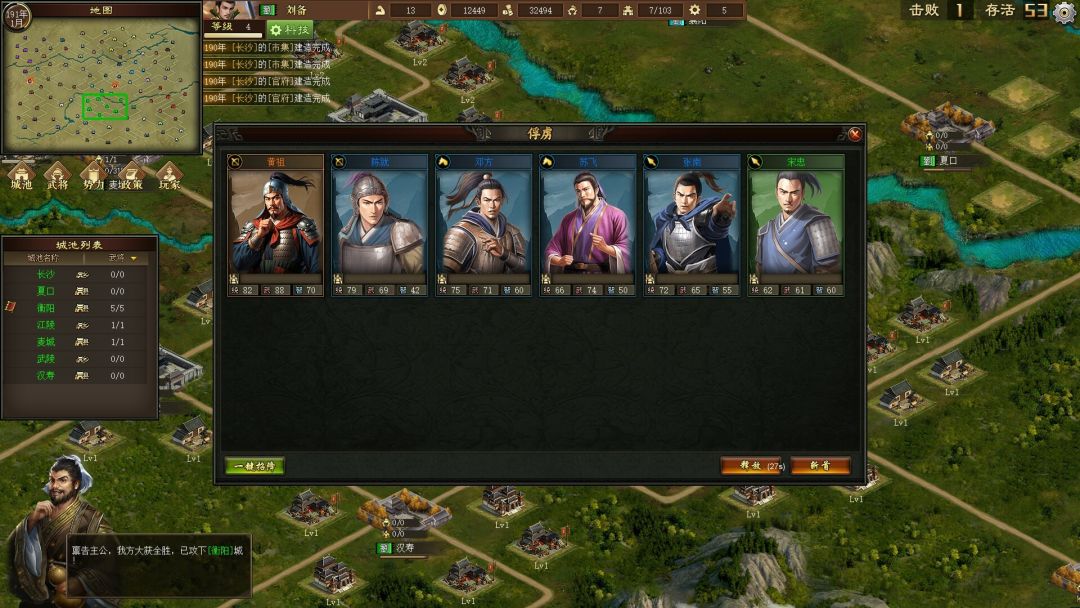This screenshot has height=608, width=1080.
Task: Open the 科技 technology button
Action: [290, 30]
